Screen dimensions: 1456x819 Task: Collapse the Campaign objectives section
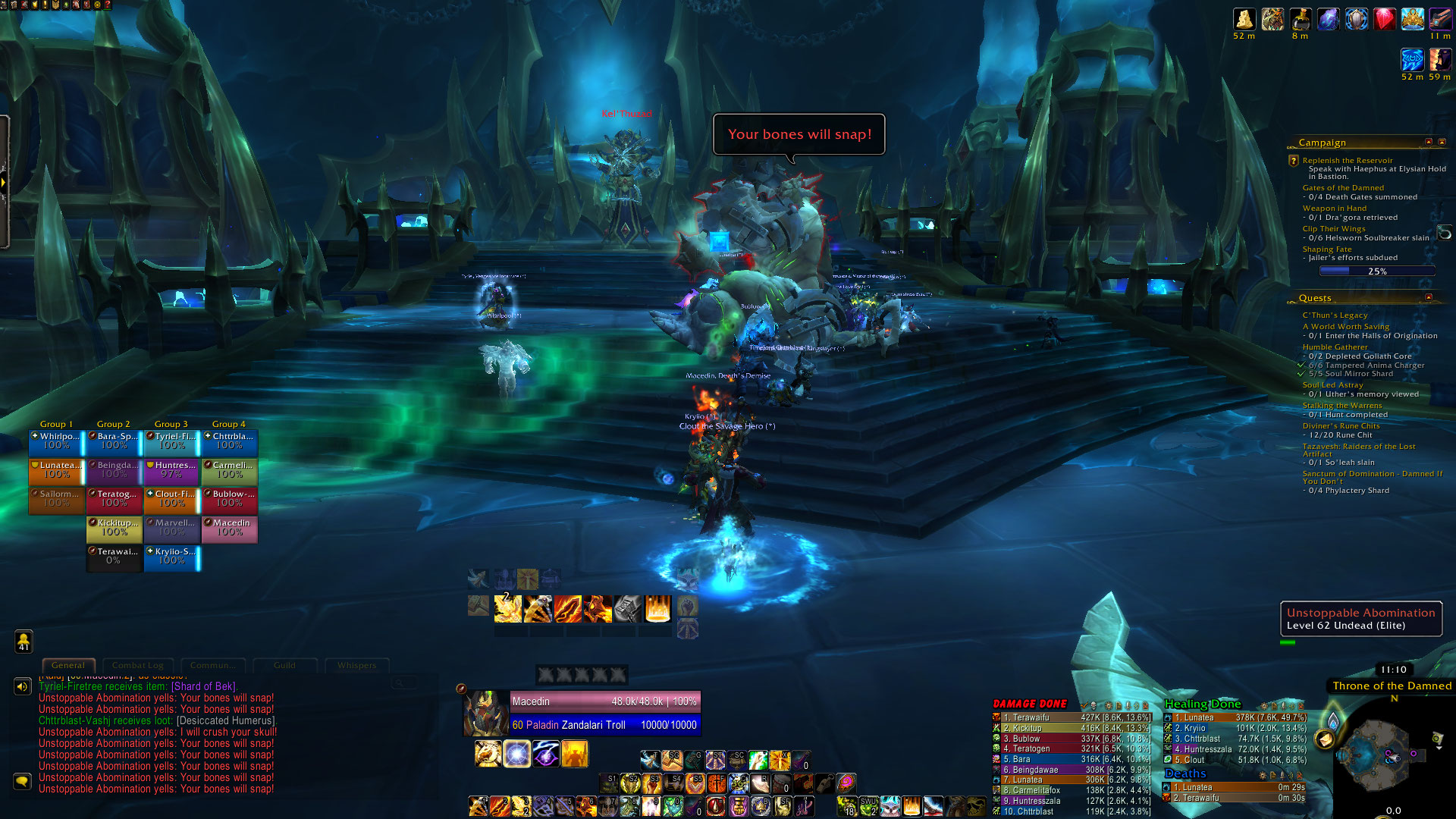[x=1429, y=142]
